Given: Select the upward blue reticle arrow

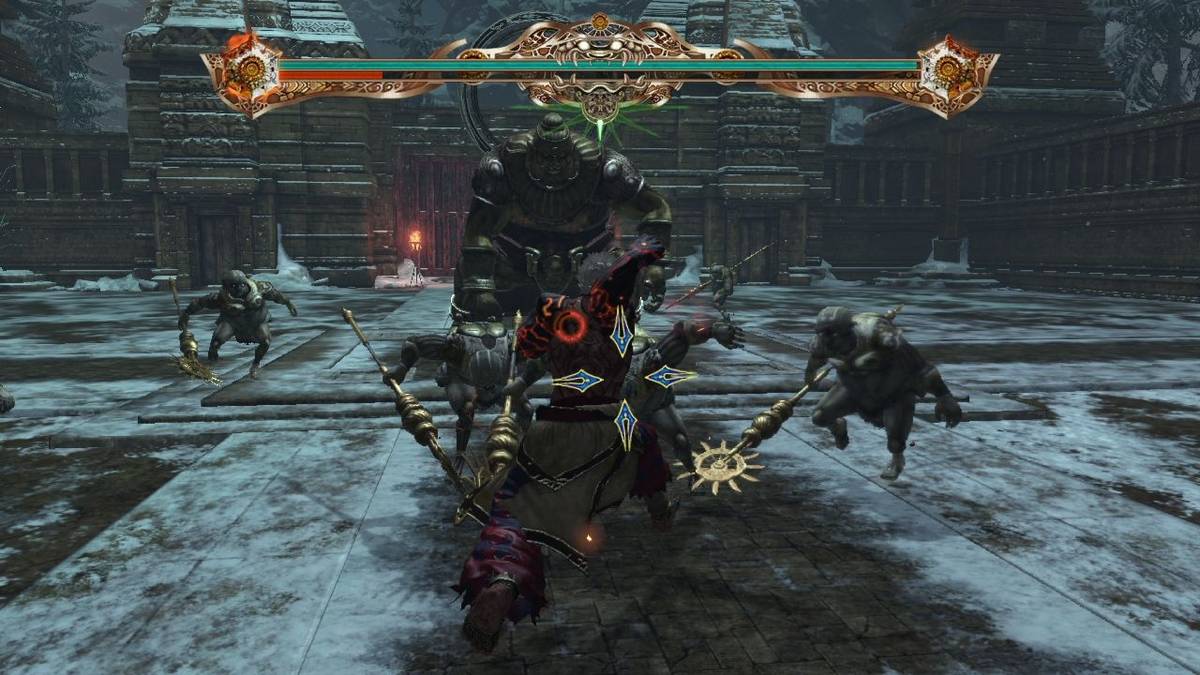Looking at the screenshot, I should pos(622,331).
